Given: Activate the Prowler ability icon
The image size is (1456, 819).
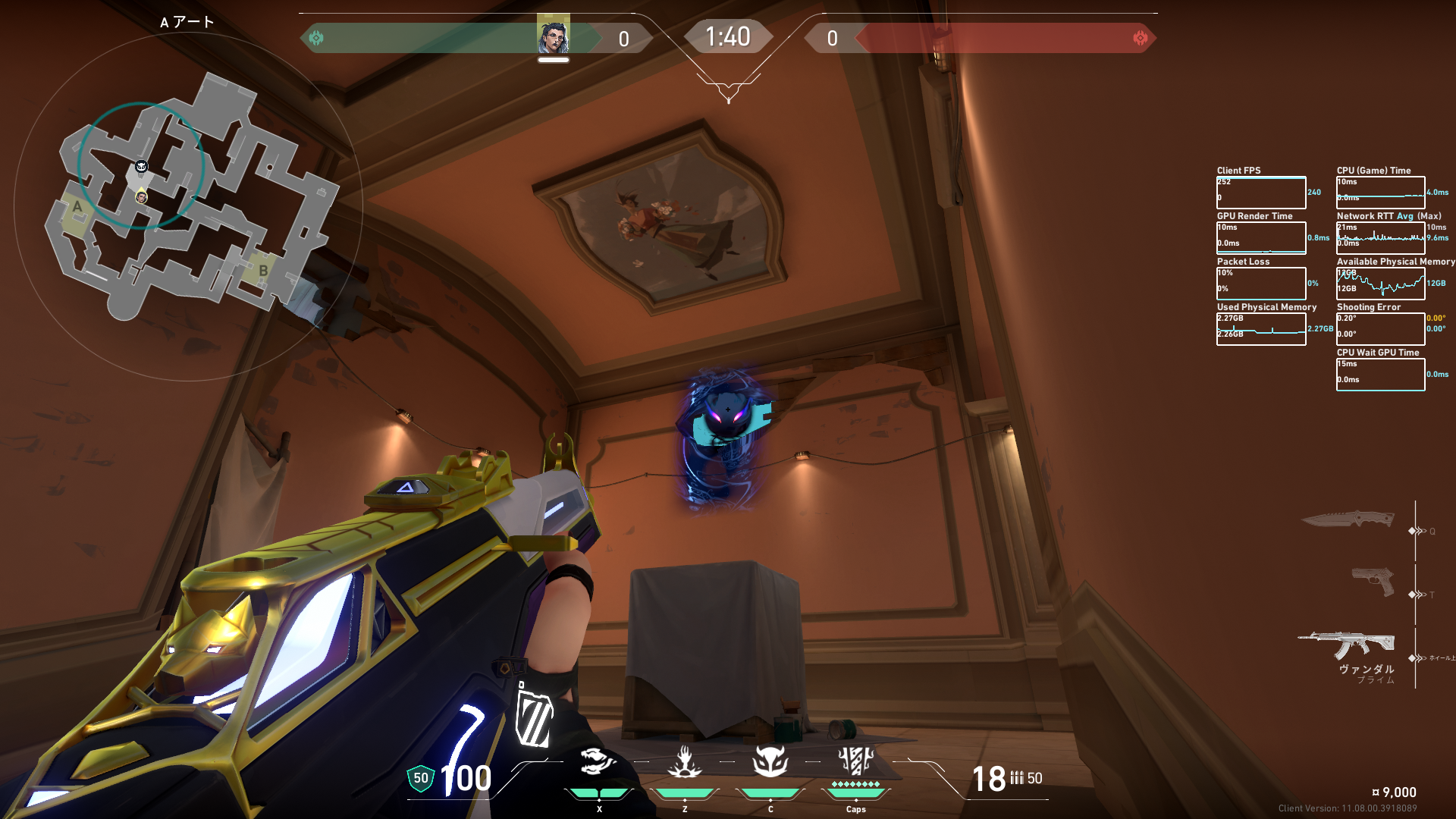Looking at the screenshot, I should coord(598,761).
